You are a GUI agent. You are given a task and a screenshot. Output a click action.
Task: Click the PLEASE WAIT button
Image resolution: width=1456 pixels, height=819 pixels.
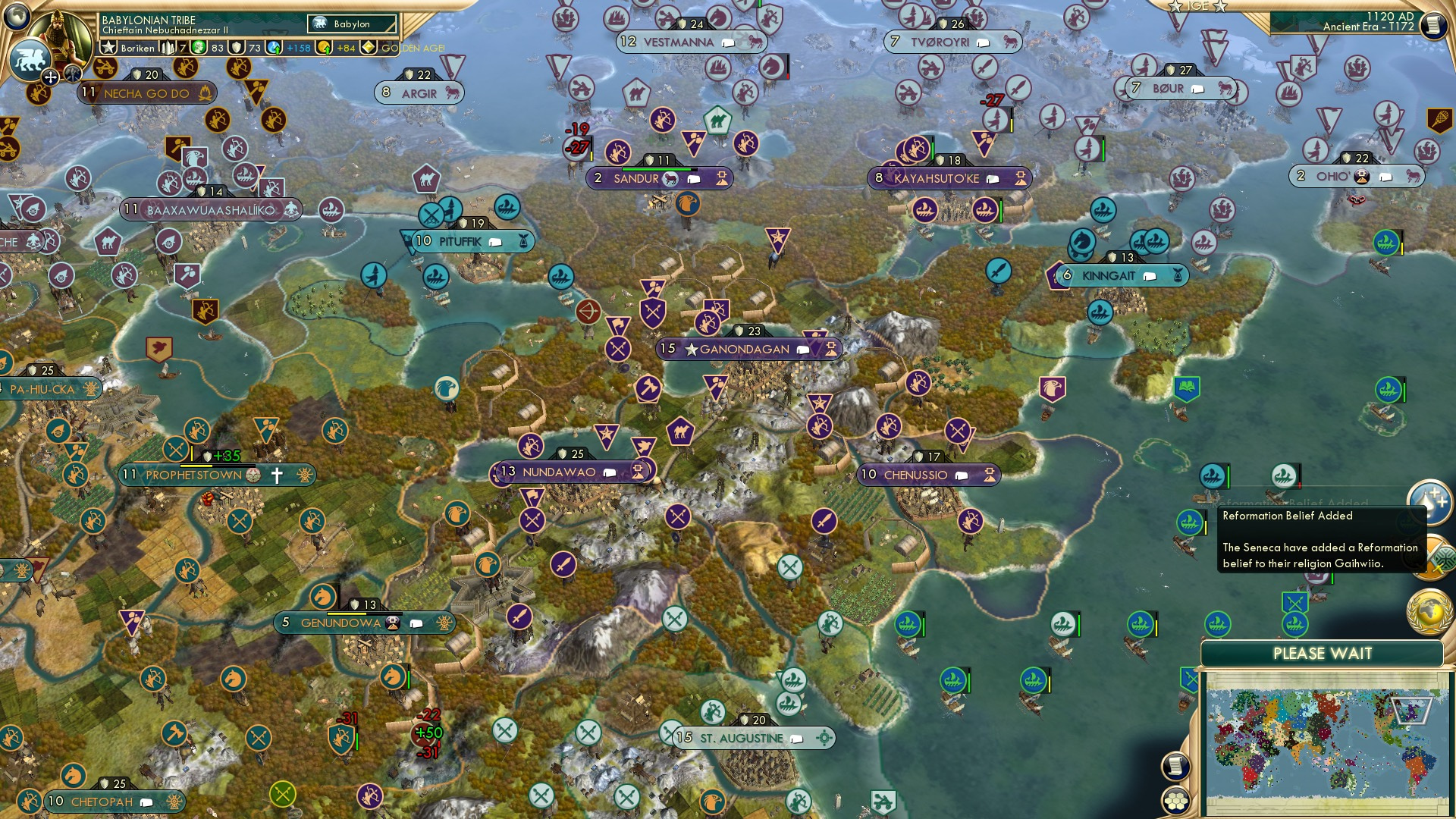(1323, 653)
